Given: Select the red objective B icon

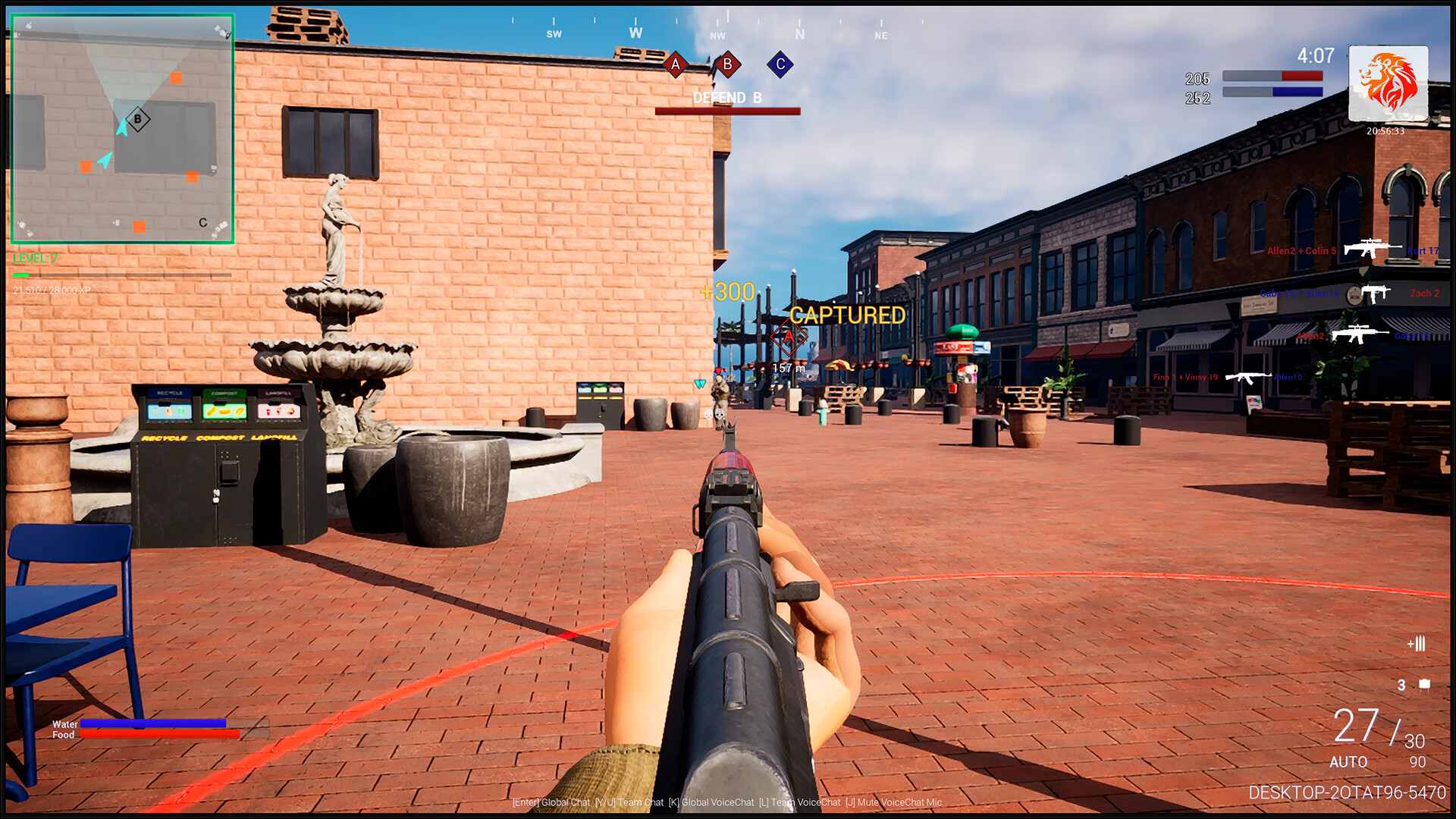Looking at the screenshot, I should [x=727, y=64].
